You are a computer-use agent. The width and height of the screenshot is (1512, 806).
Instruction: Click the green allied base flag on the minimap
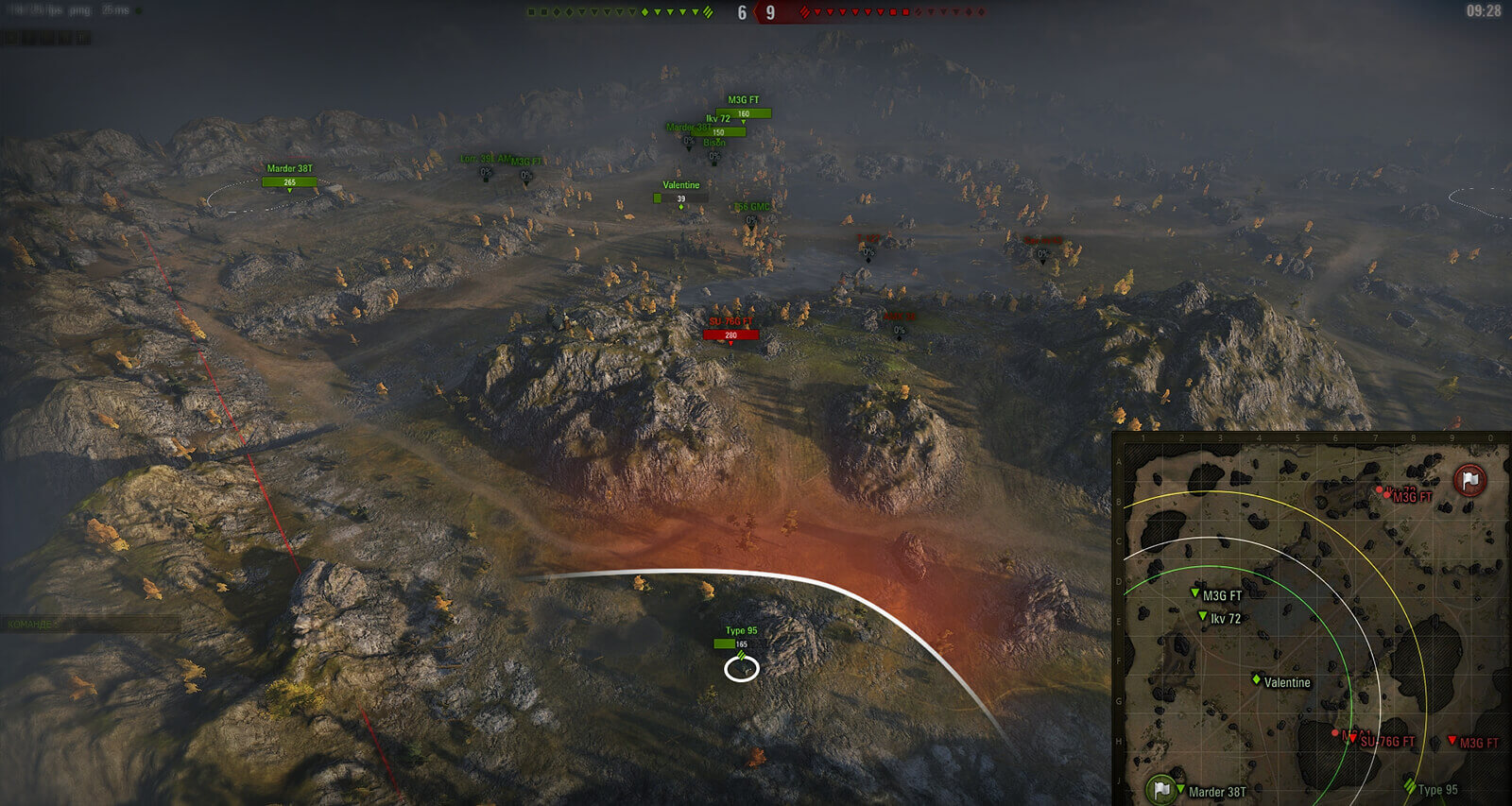(1160, 788)
